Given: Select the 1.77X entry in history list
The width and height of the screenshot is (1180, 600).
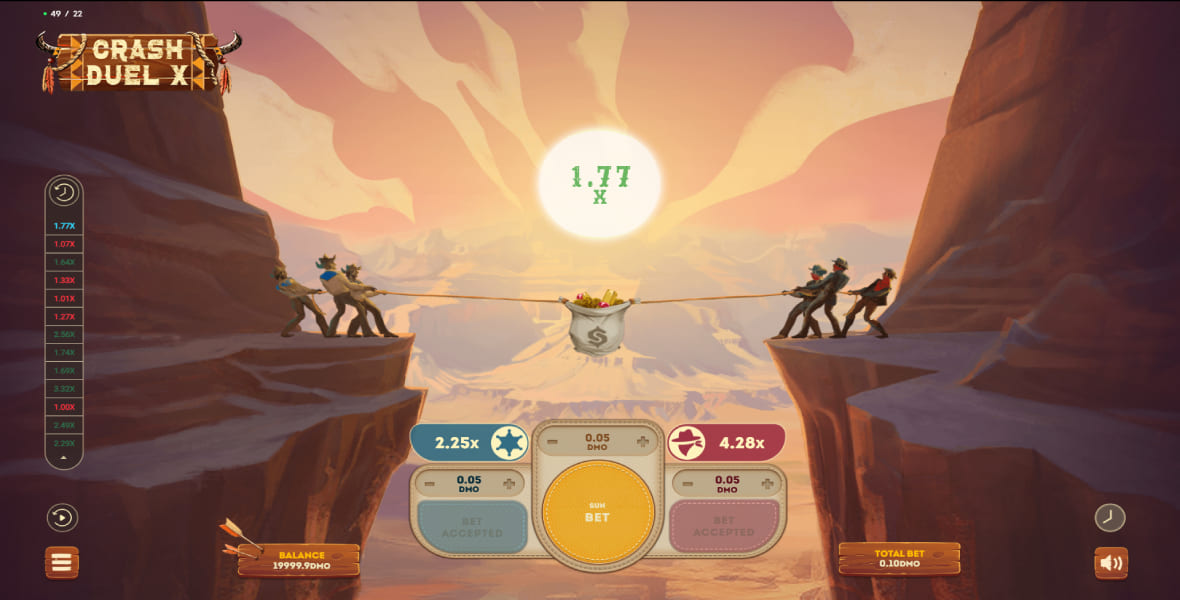Looking at the screenshot, I should coord(64,226).
